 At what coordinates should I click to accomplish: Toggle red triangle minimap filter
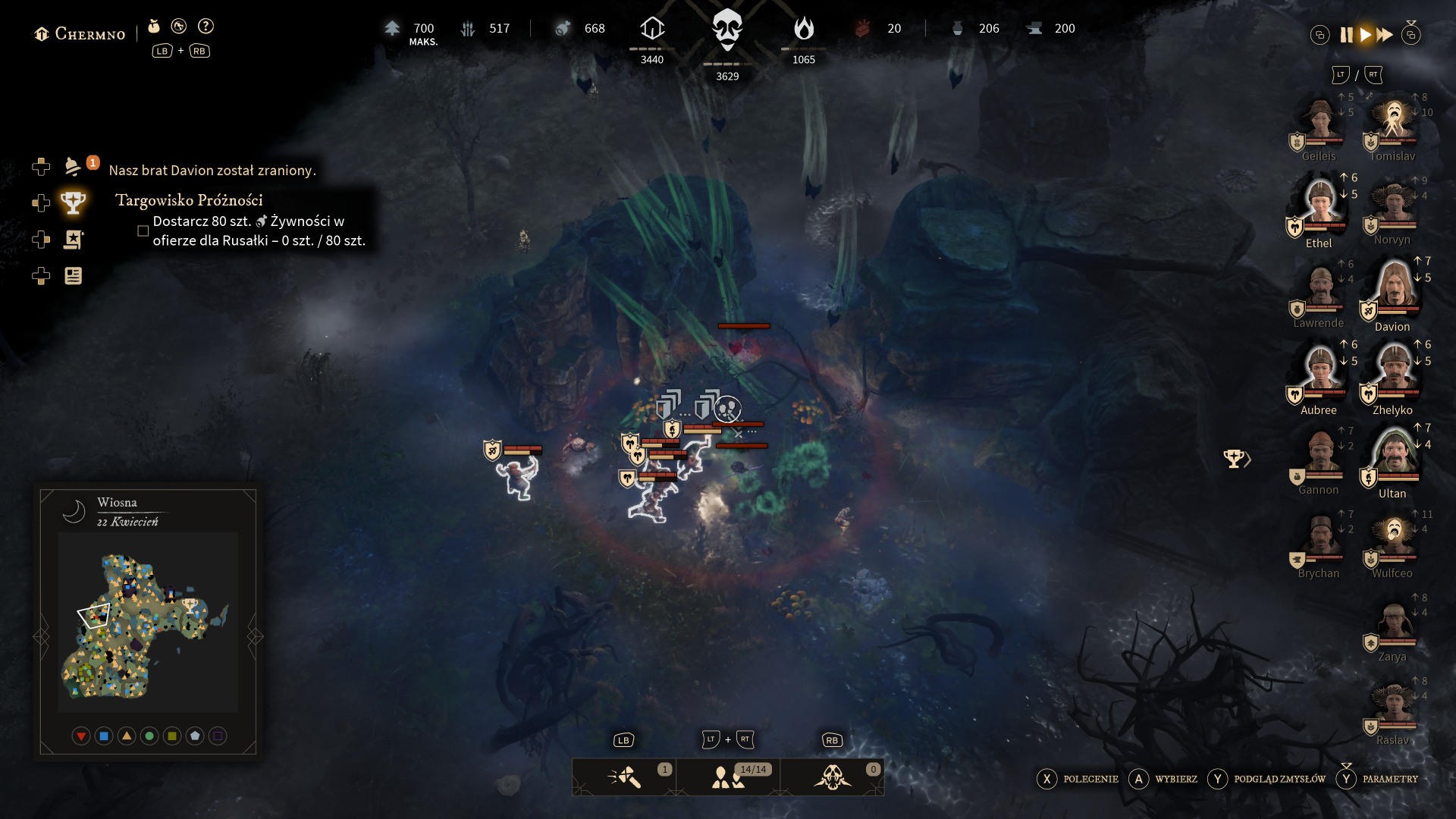(x=81, y=736)
